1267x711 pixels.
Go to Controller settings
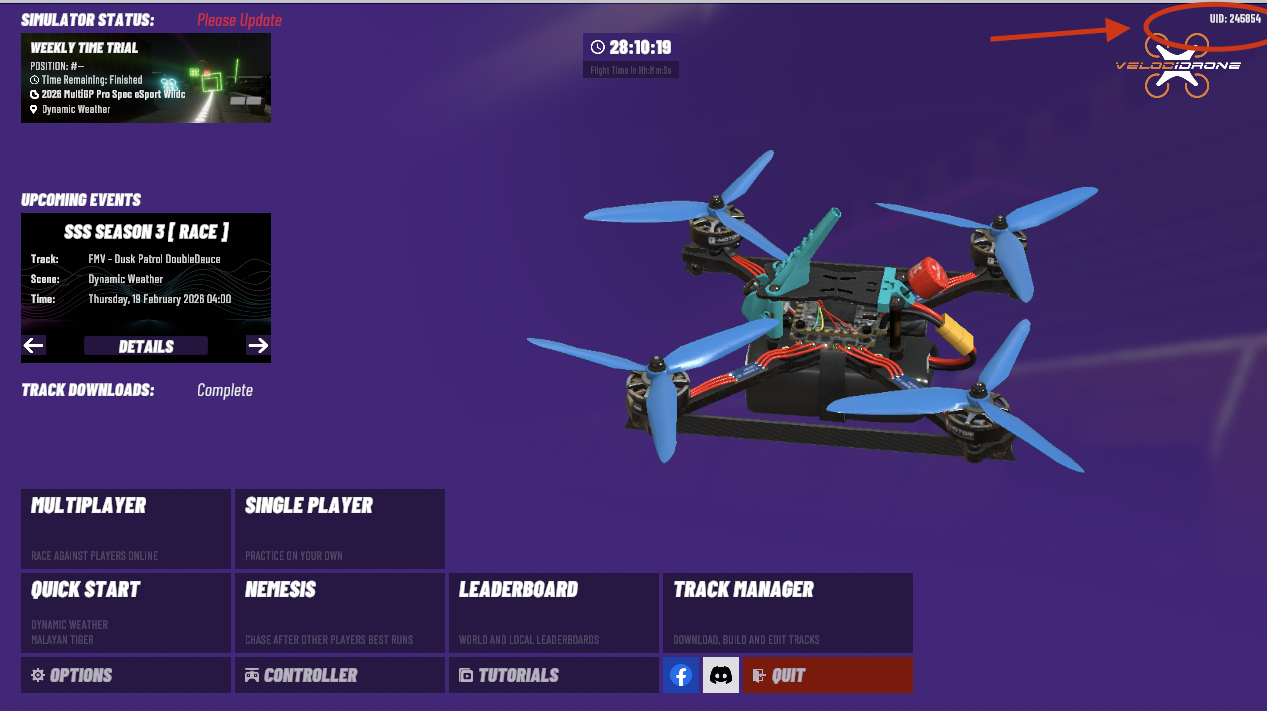click(x=339, y=675)
